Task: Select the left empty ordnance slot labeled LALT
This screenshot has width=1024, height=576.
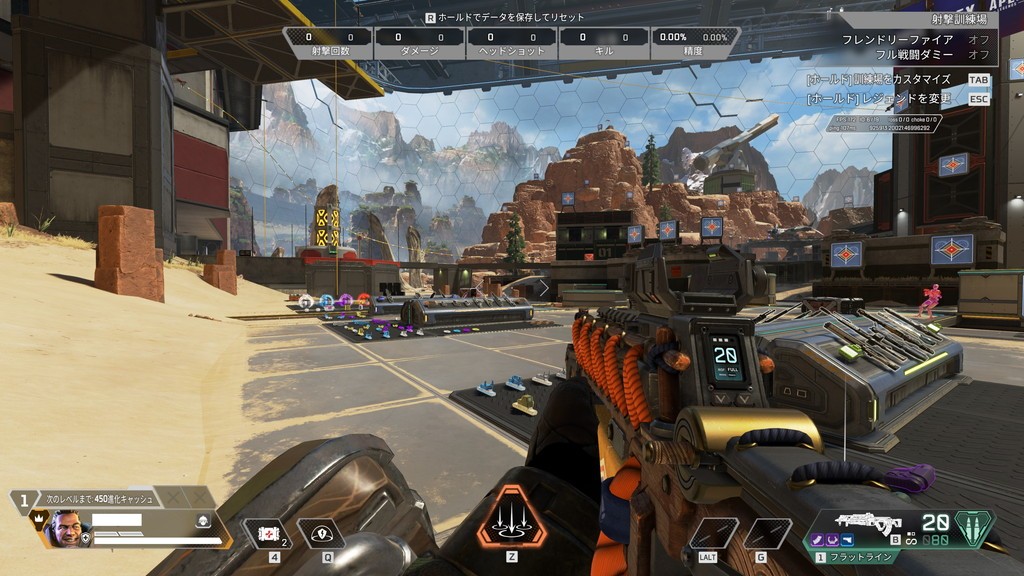Action: click(713, 534)
